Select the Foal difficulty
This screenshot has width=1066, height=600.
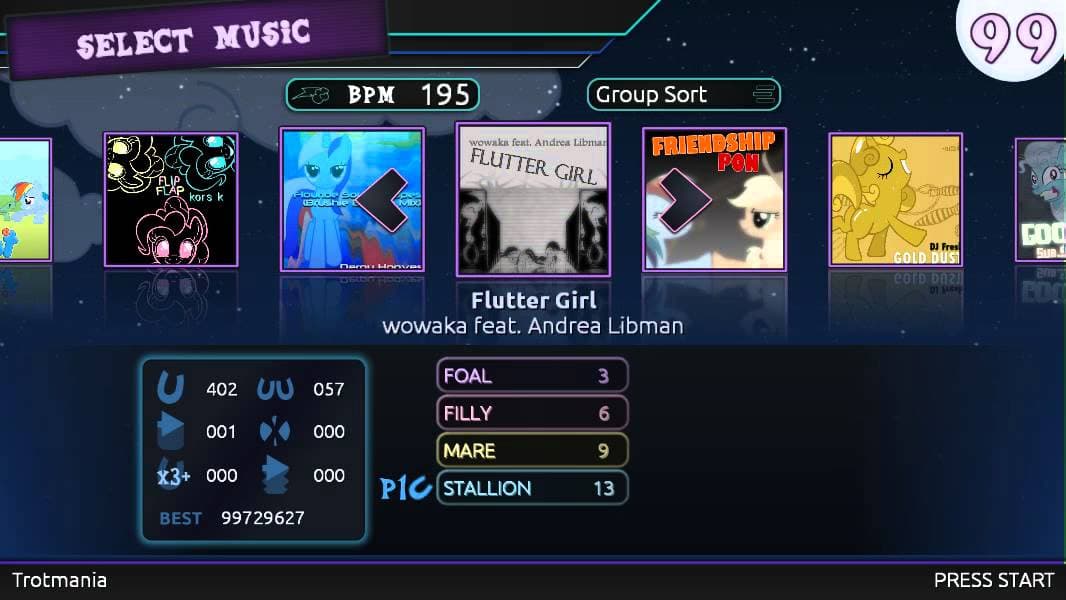pyautogui.click(x=532, y=375)
